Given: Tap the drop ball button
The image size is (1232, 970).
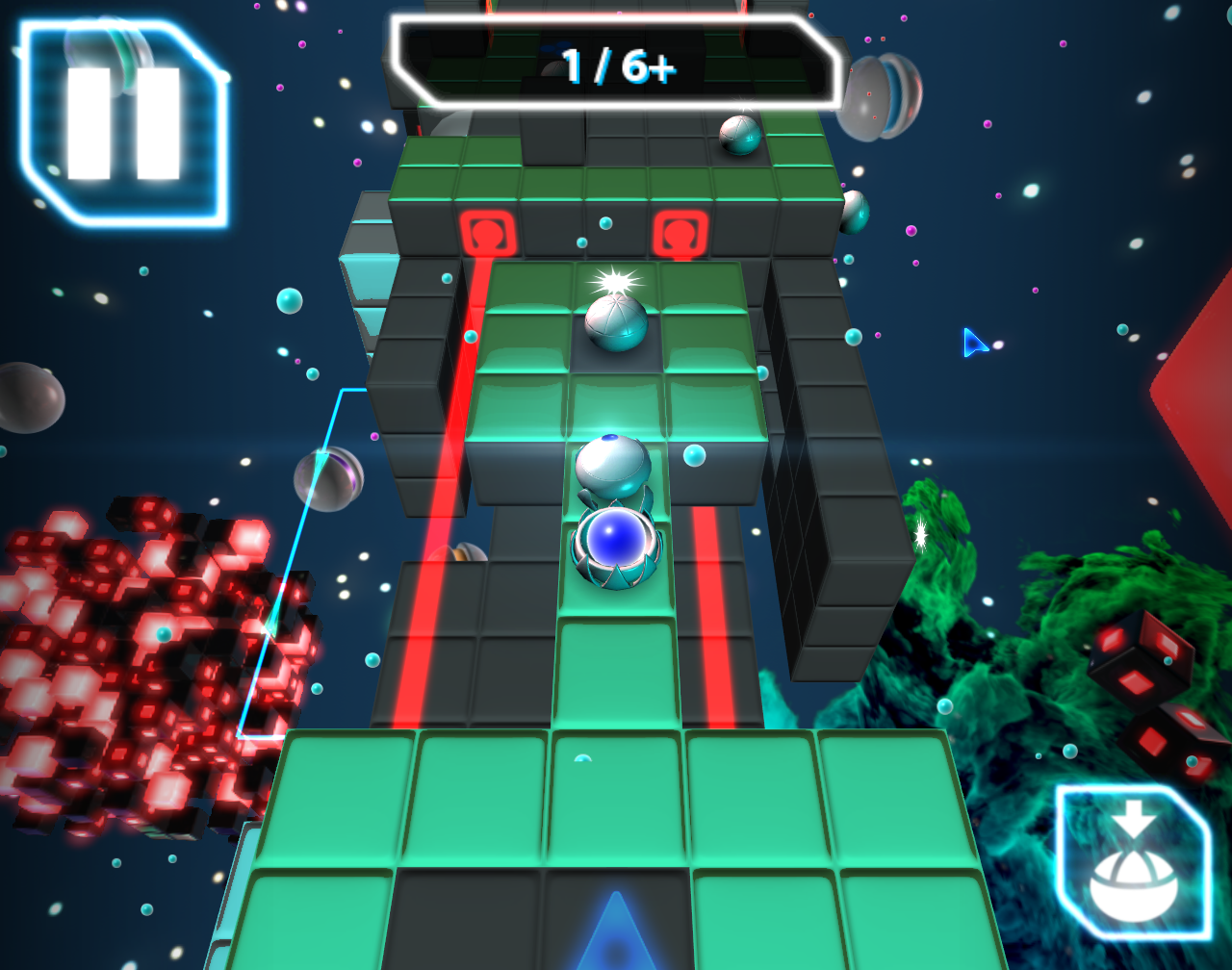Looking at the screenshot, I should click(1133, 862).
